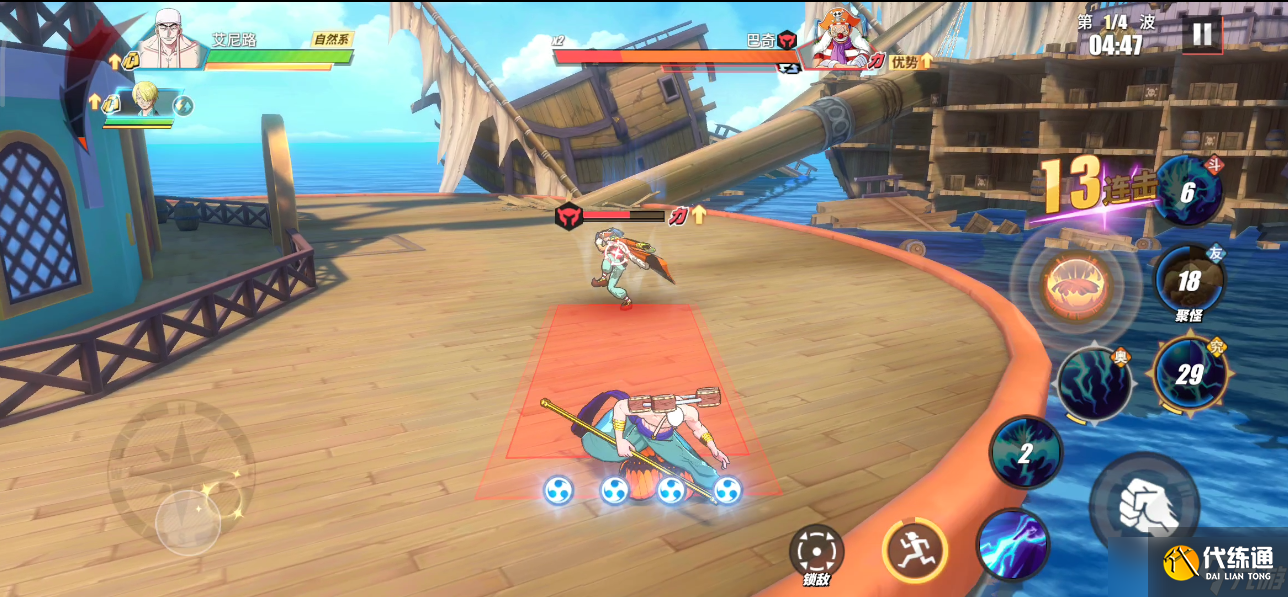The width and height of the screenshot is (1288, 597).
Task: Tap the glowing orange orb skill
Action: (x=1075, y=284)
